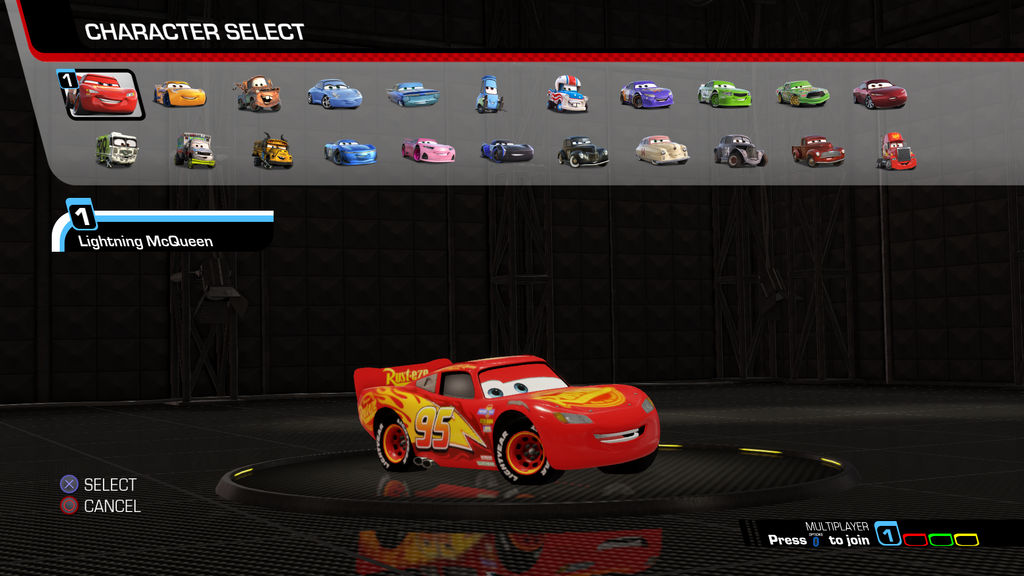Choose the yellow Cruz Ramirez car
This screenshot has width=1024, height=576.
[180, 94]
